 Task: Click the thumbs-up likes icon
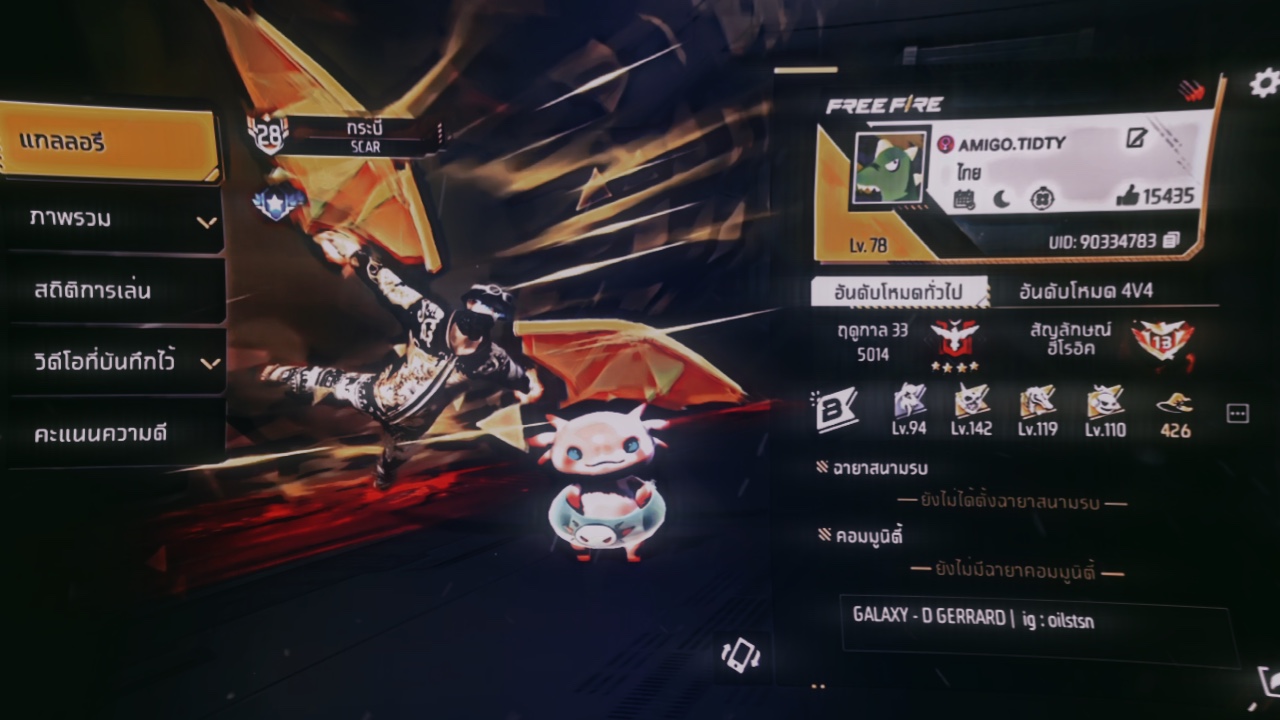click(x=1127, y=196)
